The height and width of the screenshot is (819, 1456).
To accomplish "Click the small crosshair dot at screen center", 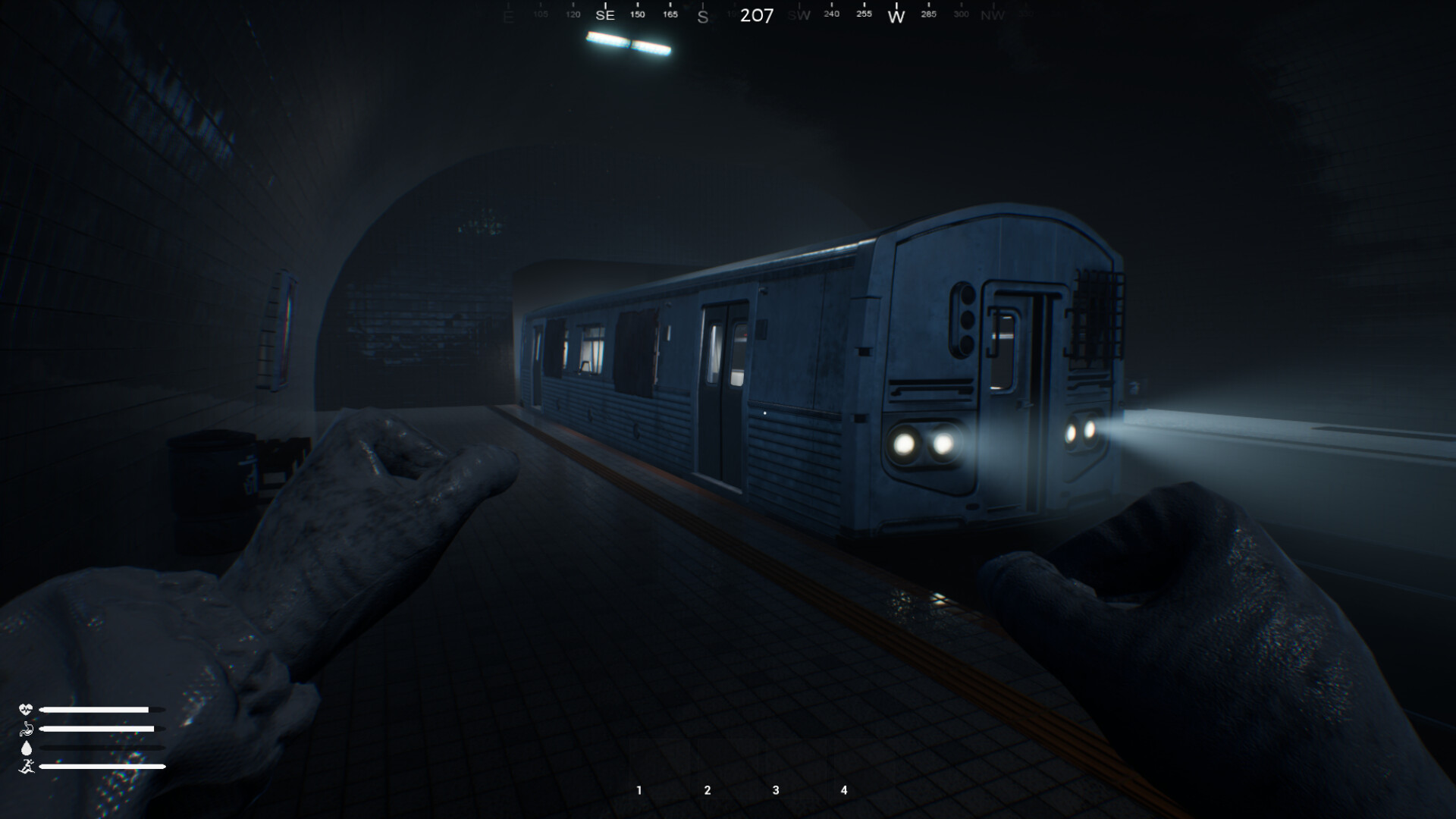I will pyautogui.click(x=764, y=412).
